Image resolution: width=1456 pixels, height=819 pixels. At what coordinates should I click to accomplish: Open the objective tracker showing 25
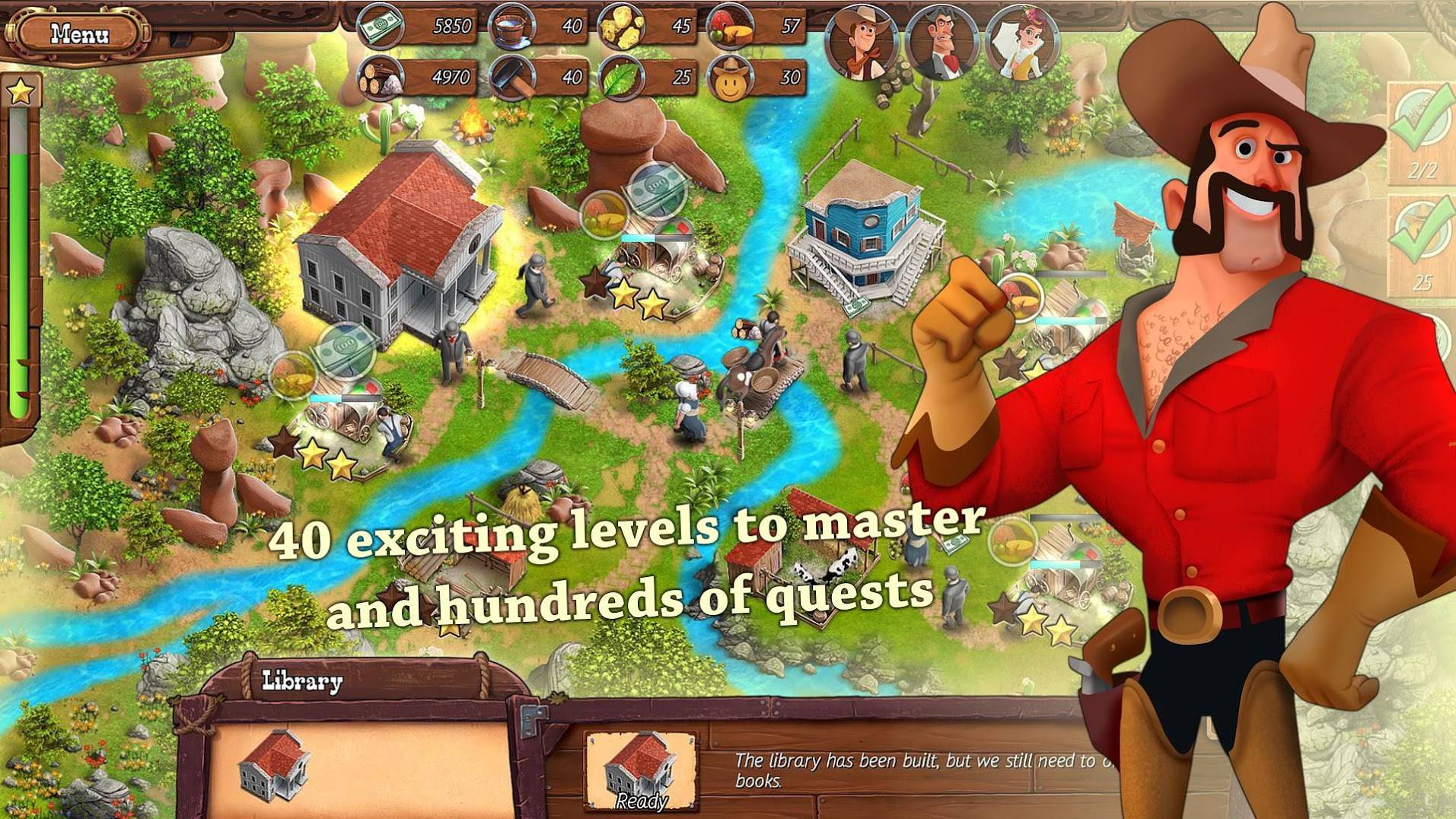point(1422,244)
